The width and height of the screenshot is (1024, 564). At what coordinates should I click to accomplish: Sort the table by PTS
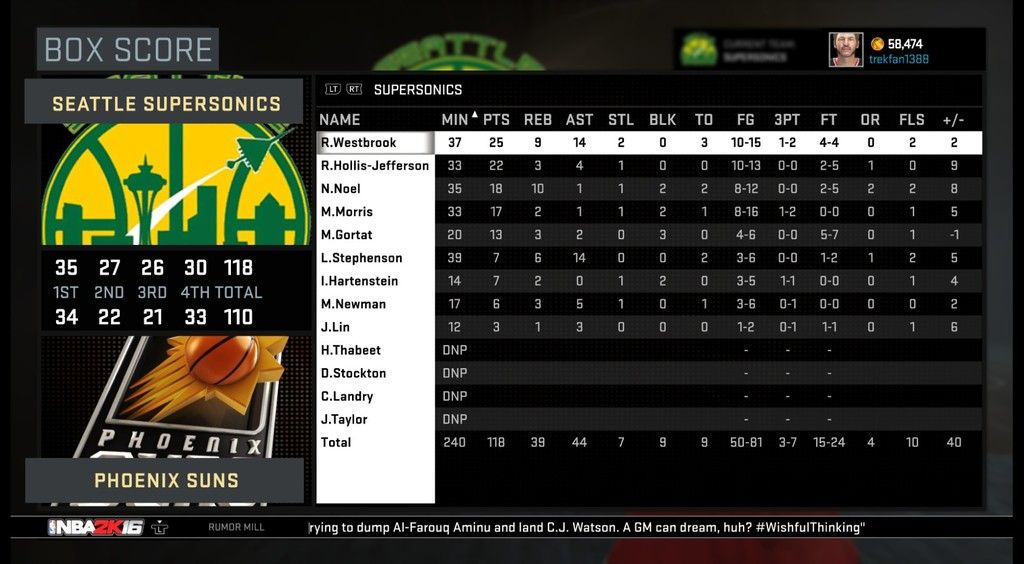pos(496,120)
